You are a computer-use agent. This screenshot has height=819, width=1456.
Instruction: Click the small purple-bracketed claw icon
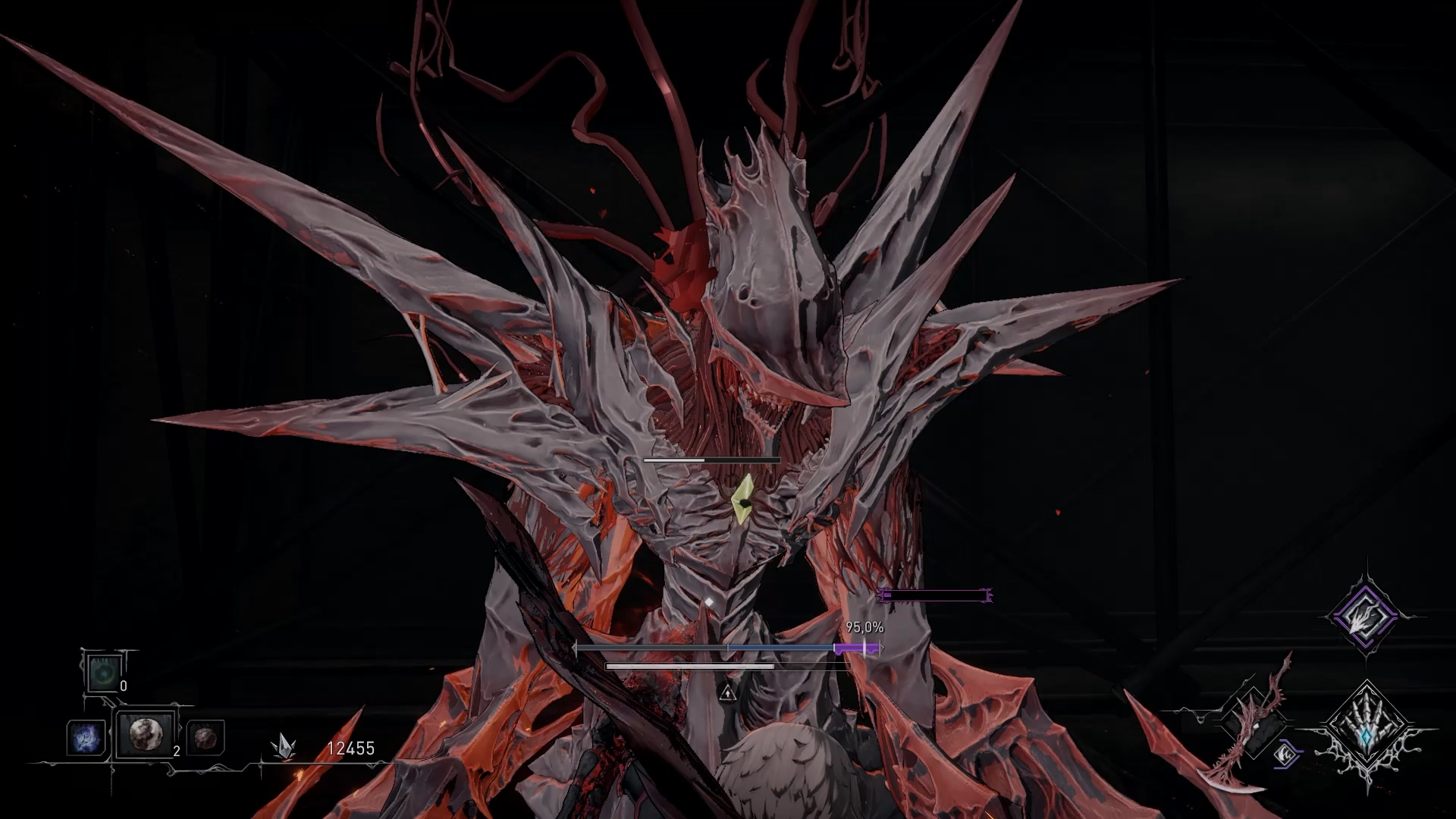point(1283,755)
